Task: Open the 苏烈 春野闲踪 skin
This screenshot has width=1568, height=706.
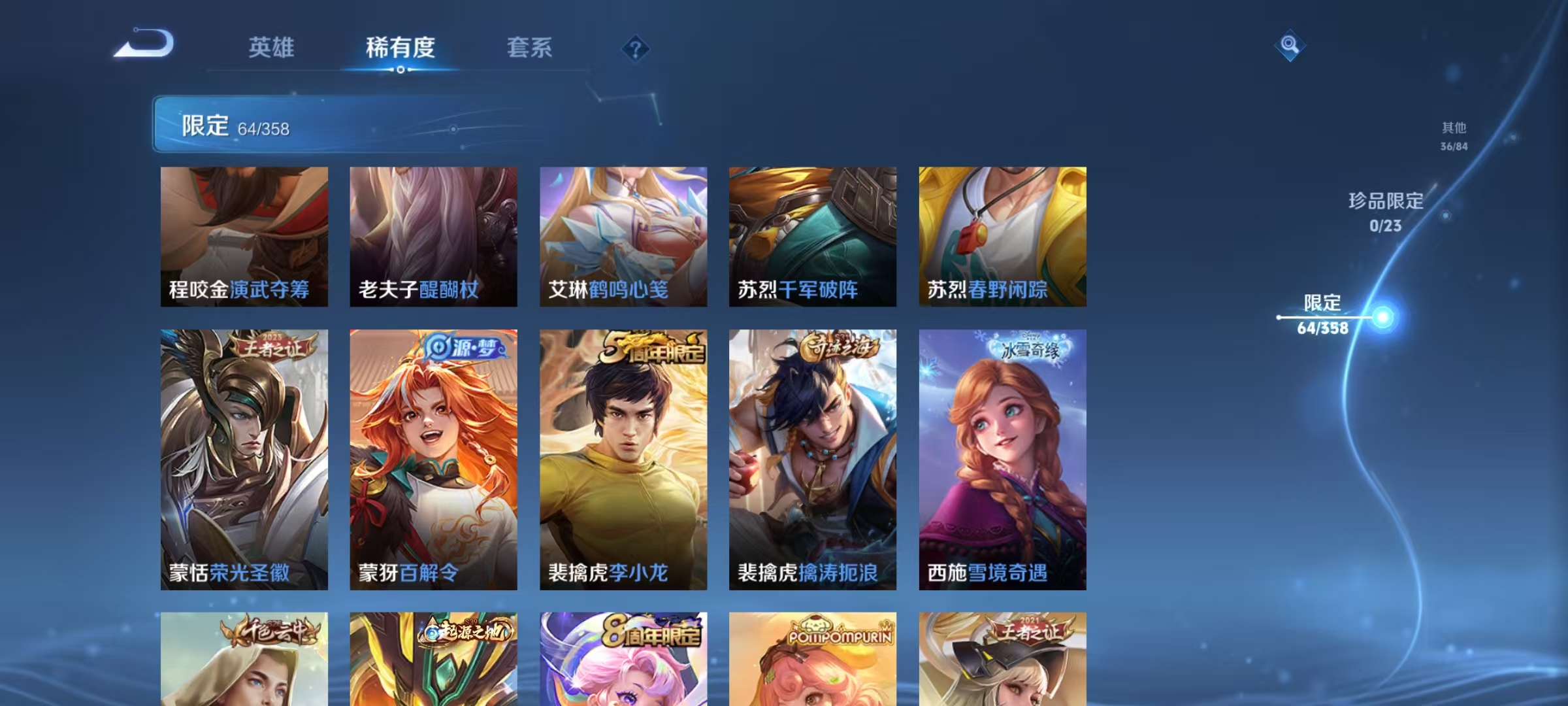Action: pos(1003,235)
